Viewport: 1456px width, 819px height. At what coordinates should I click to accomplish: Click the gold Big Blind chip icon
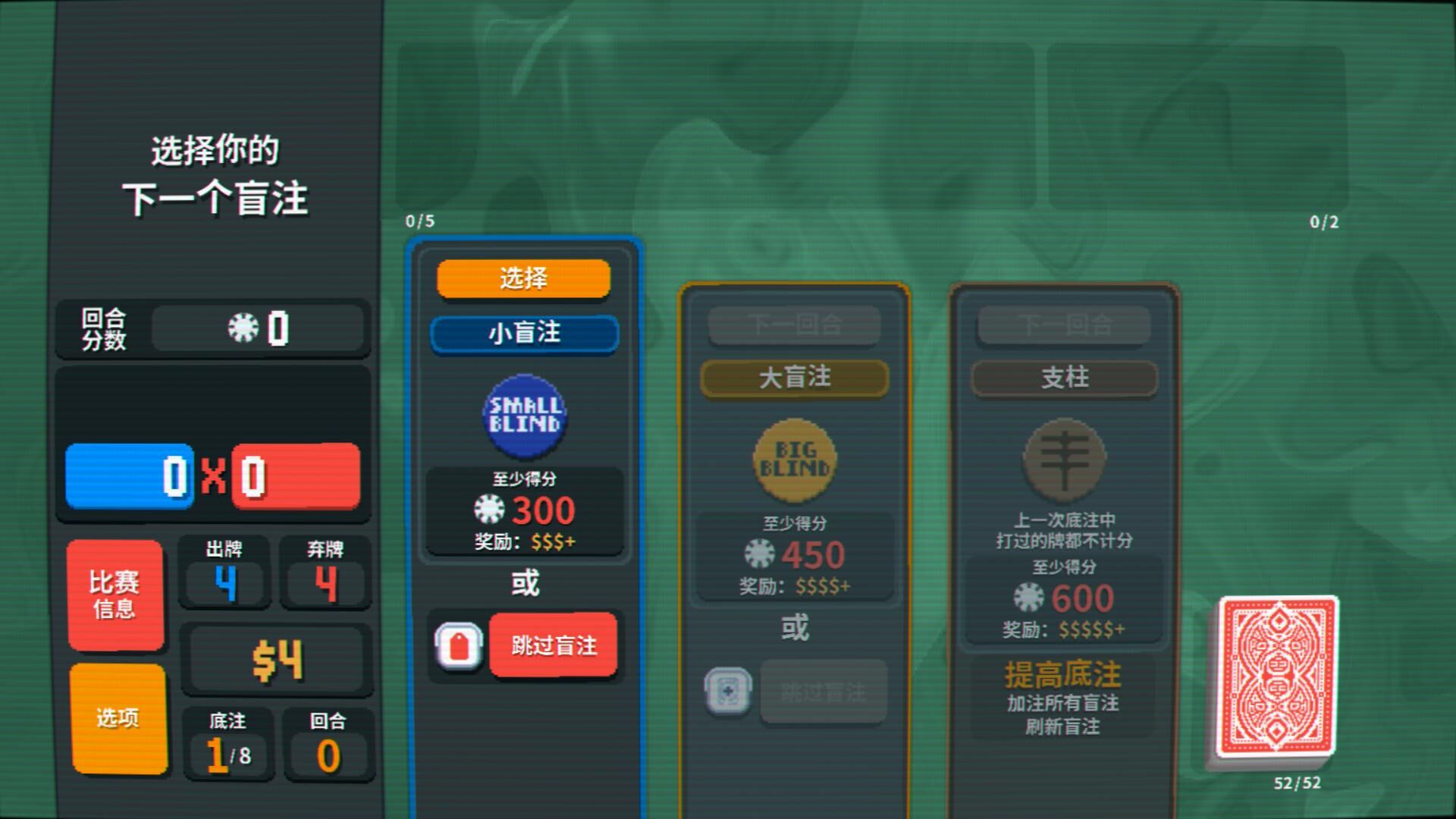pos(795,461)
